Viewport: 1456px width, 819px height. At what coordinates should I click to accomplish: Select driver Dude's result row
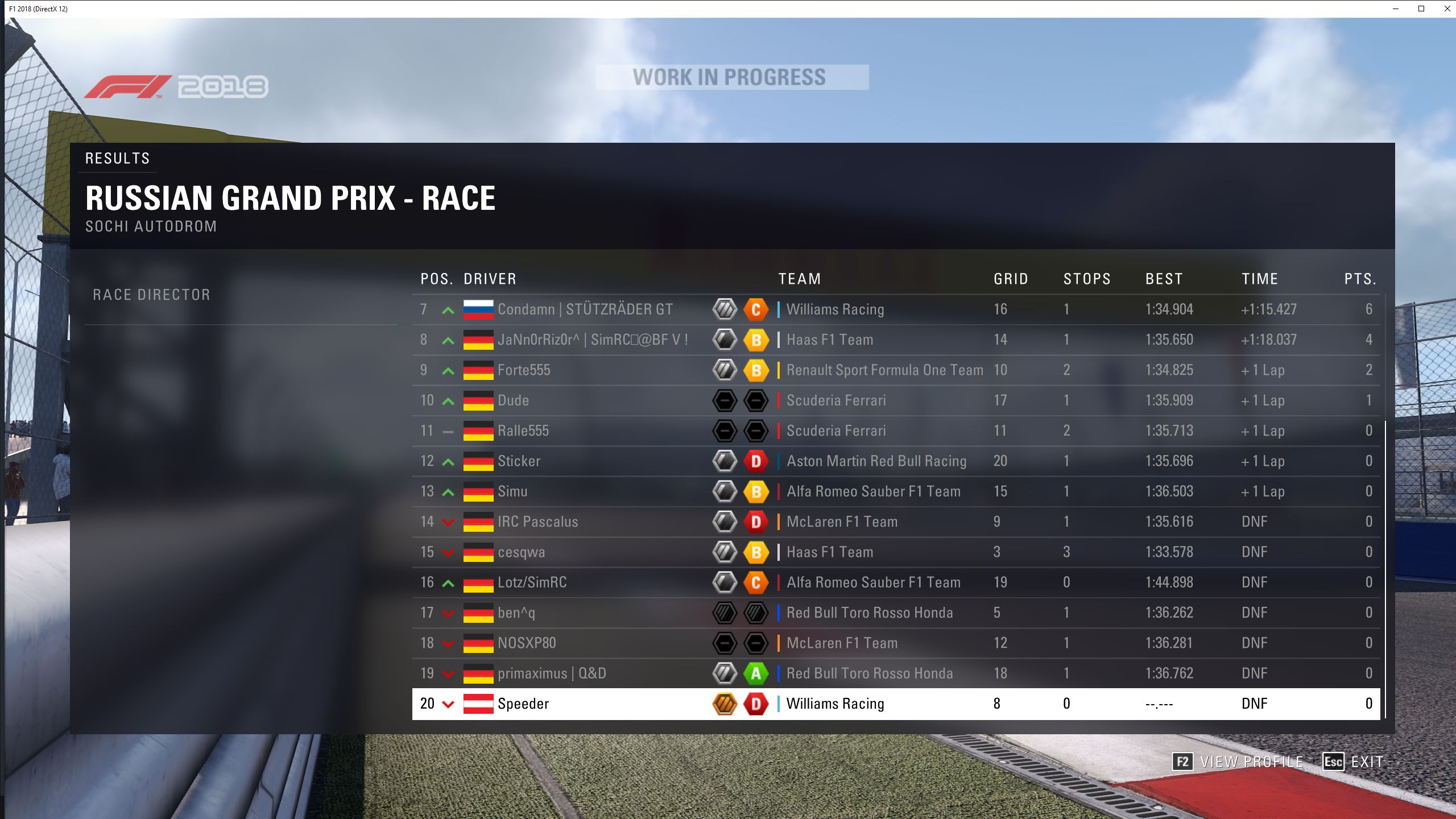click(x=513, y=400)
